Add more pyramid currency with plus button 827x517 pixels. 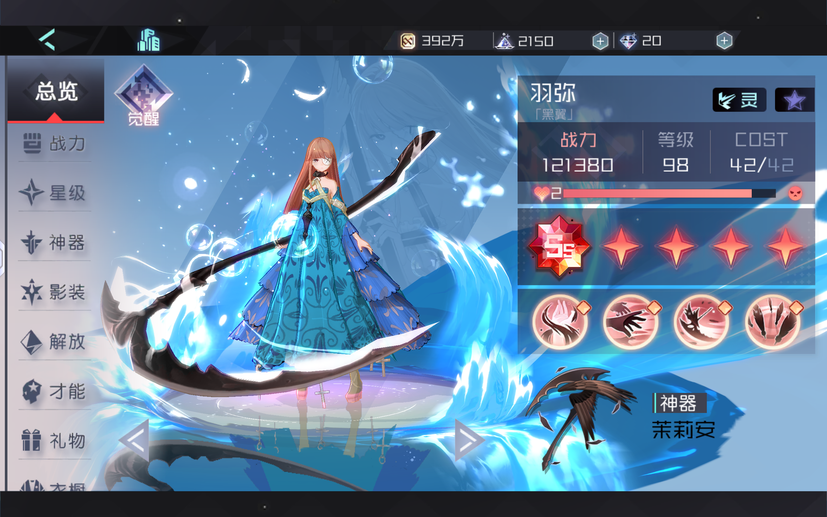point(600,41)
